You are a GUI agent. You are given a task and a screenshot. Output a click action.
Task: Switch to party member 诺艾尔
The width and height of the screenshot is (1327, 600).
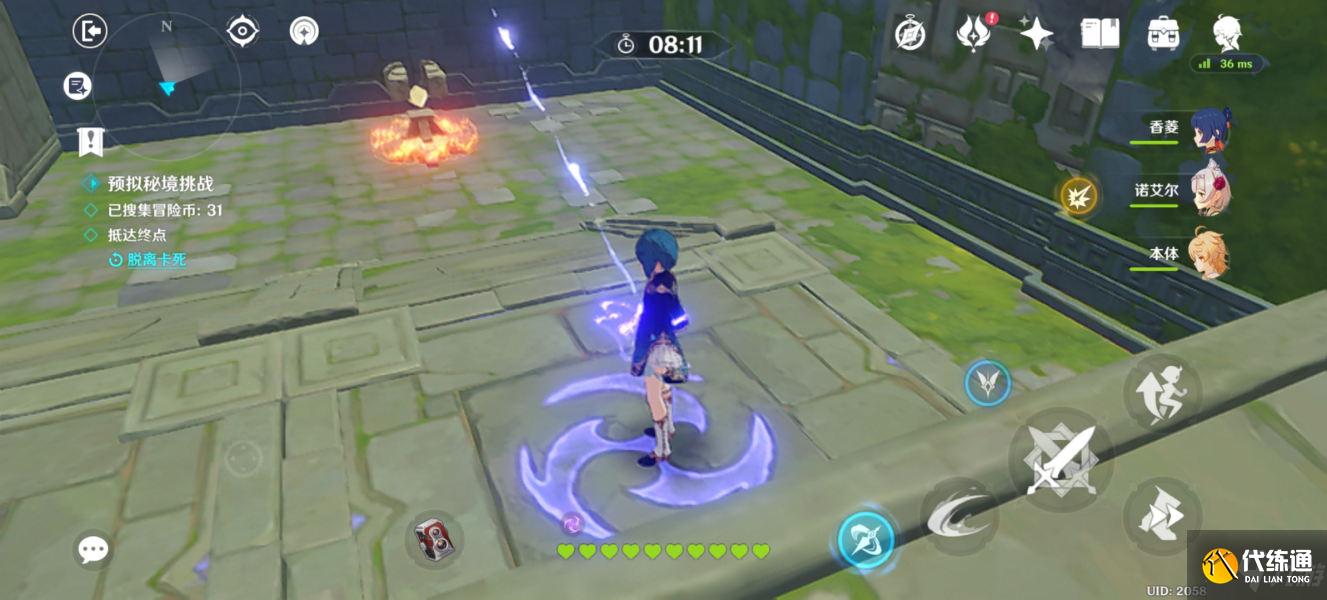[1208, 192]
